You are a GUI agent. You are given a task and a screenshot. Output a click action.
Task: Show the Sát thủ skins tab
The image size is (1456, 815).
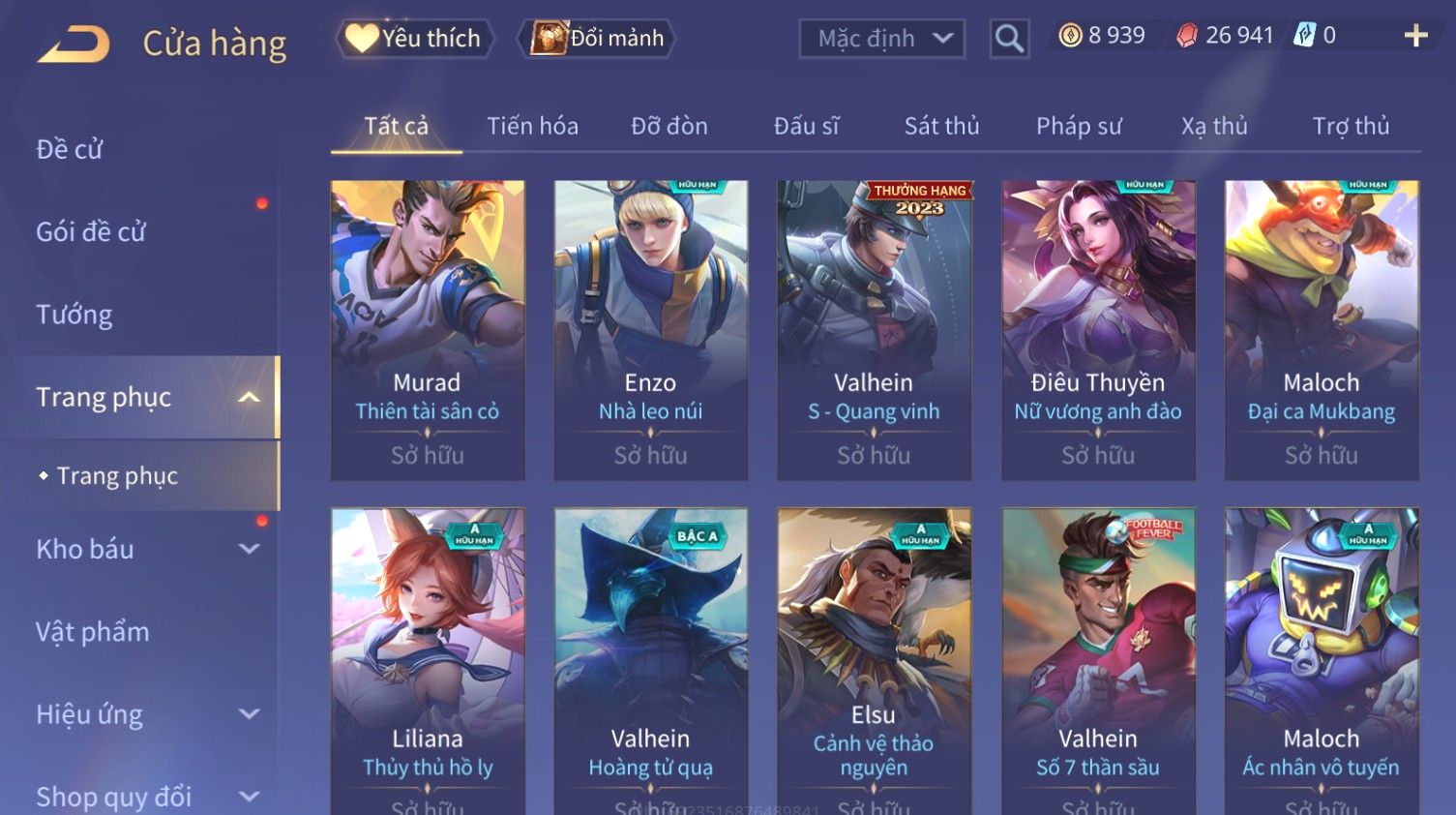click(x=941, y=126)
